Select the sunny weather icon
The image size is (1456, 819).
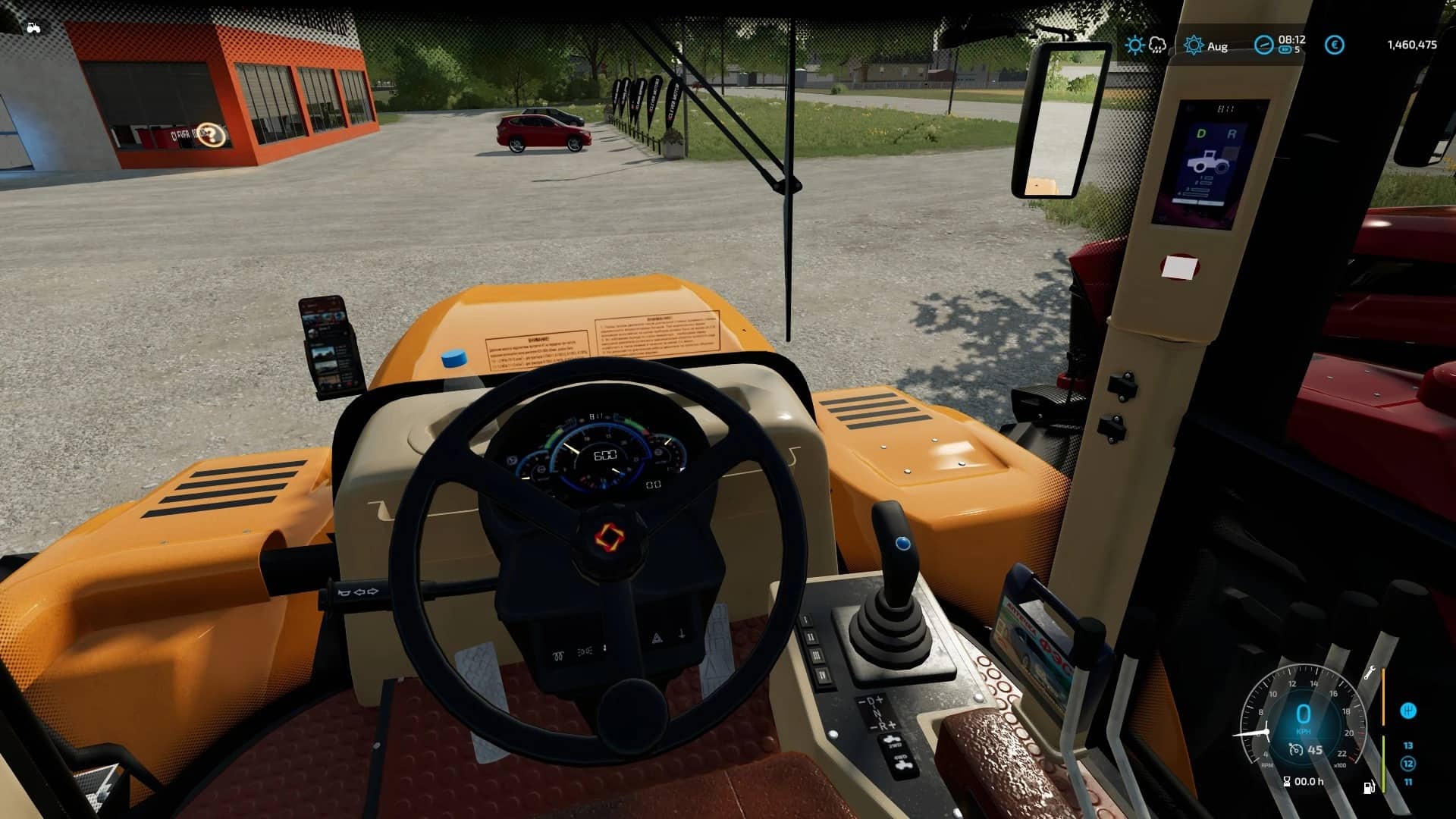1134,45
